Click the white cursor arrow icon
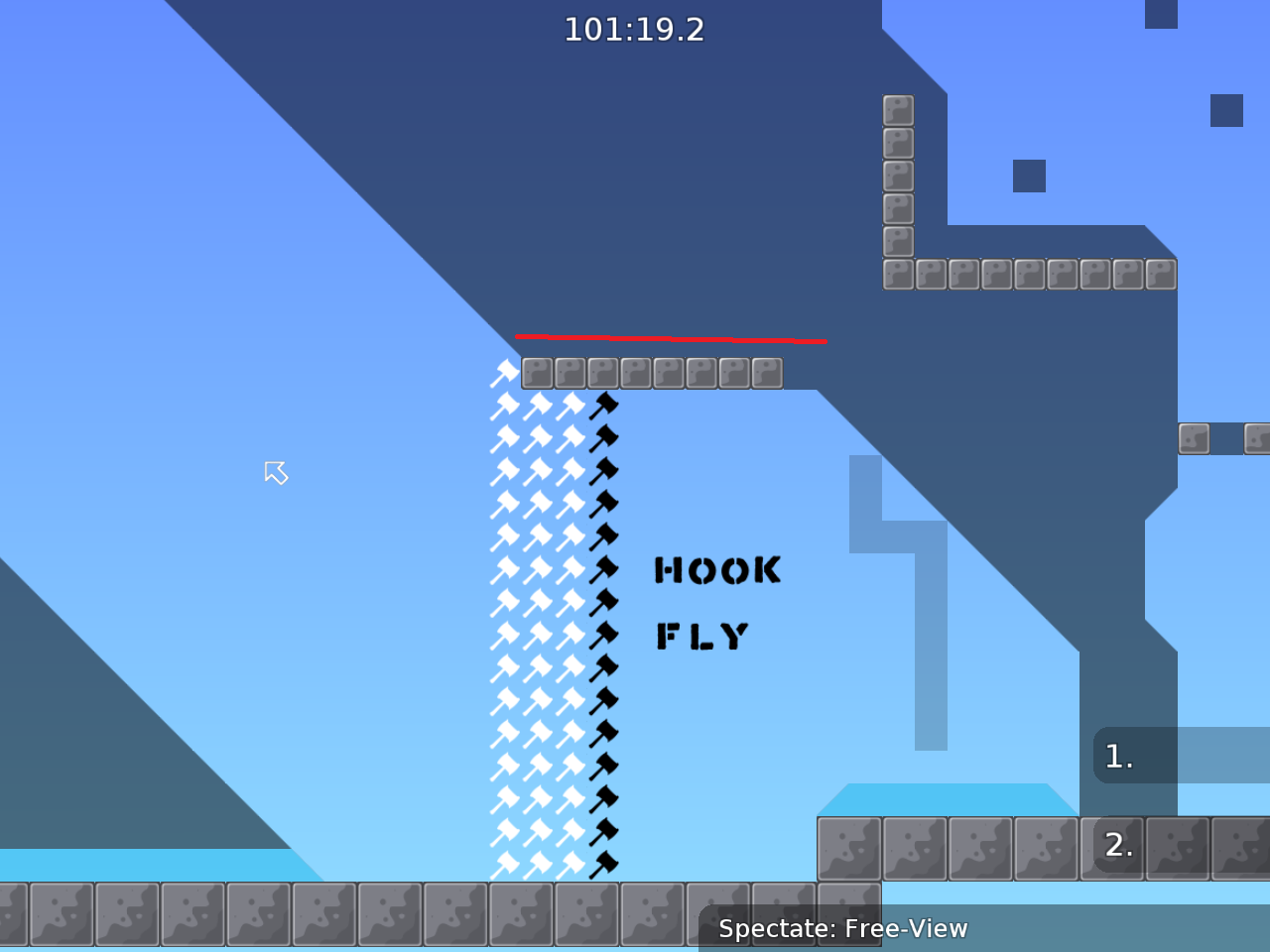 (277, 473)
